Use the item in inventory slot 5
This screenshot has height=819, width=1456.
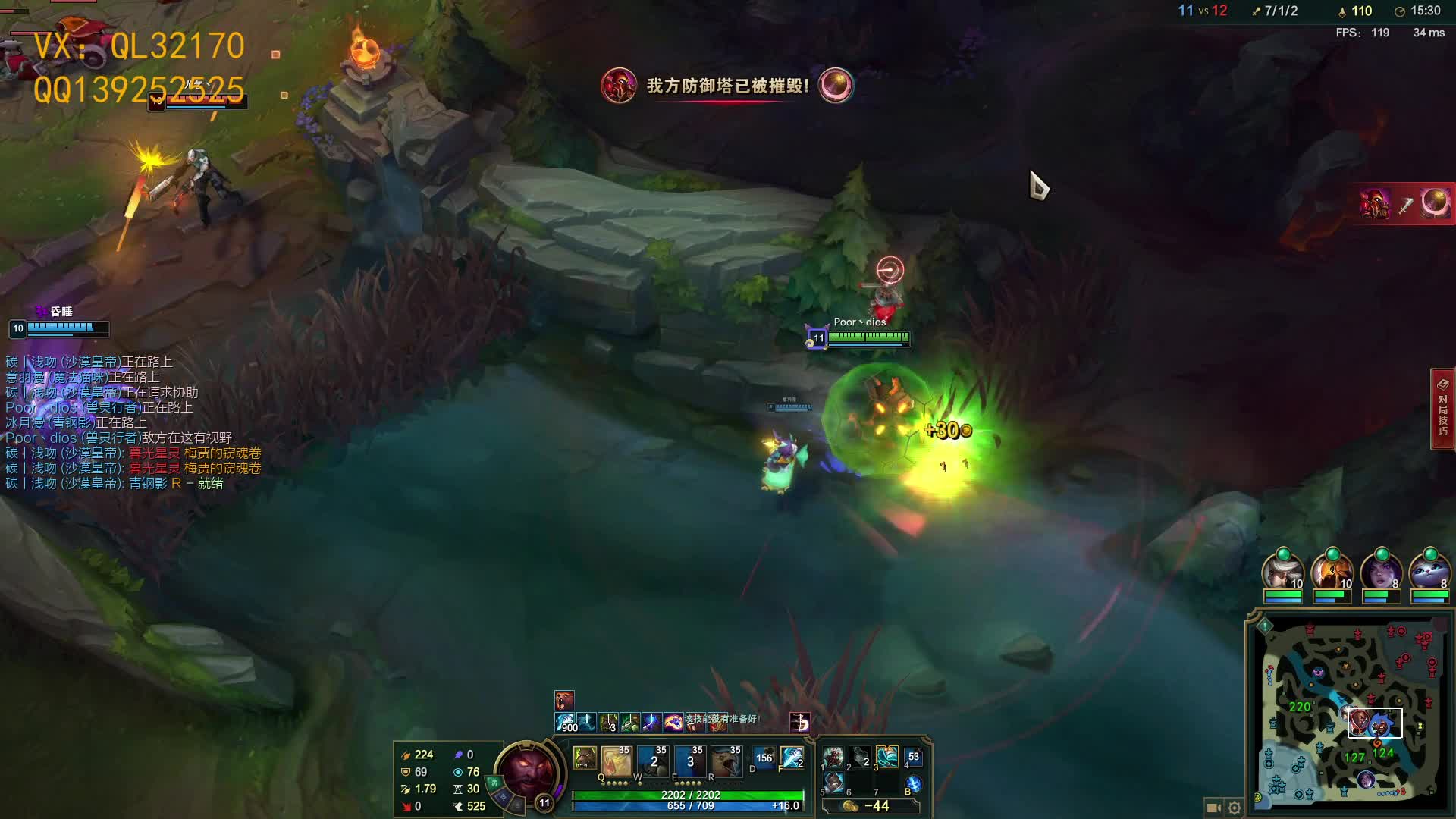coord(833,782)
